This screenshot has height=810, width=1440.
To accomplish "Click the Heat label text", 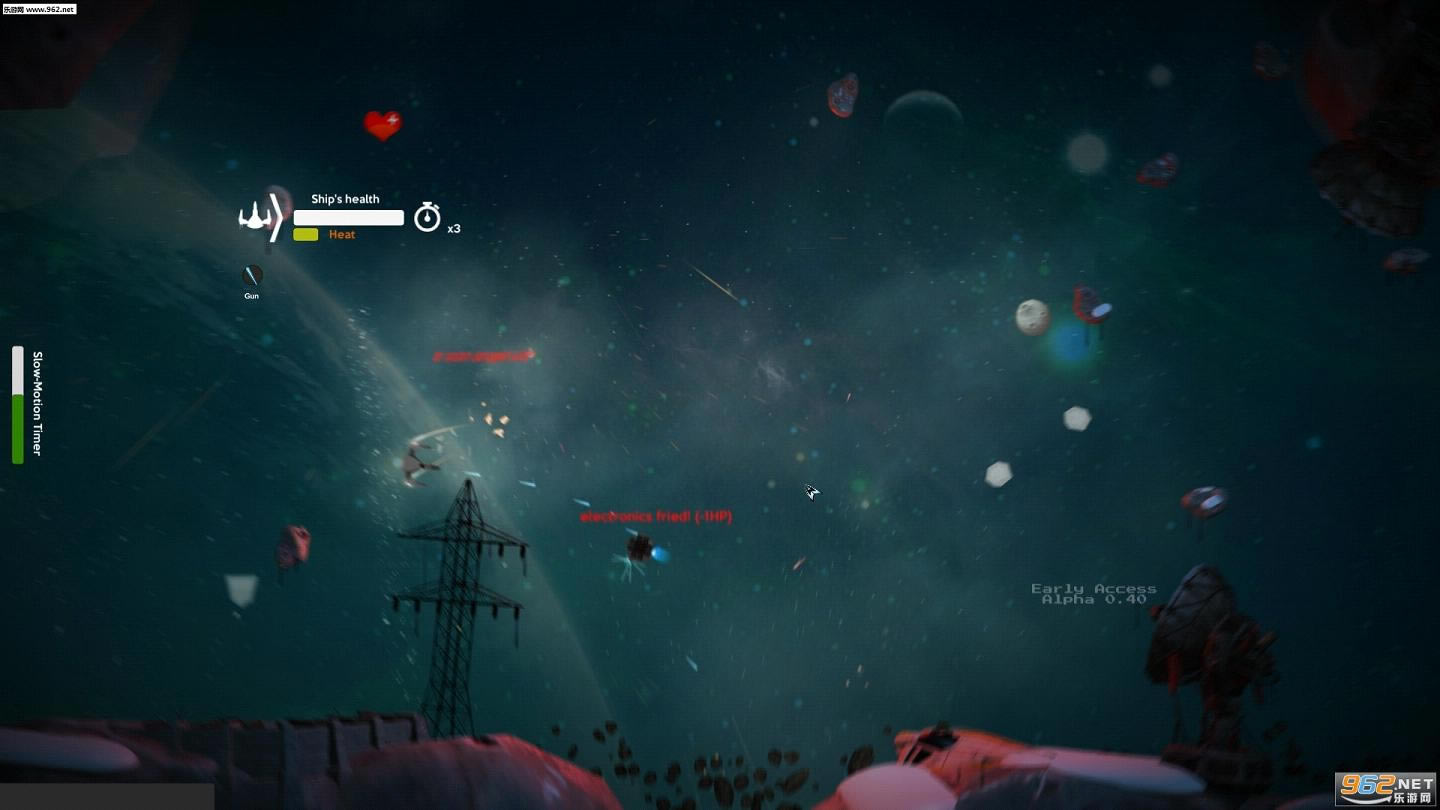I will (x=342, y=233).
